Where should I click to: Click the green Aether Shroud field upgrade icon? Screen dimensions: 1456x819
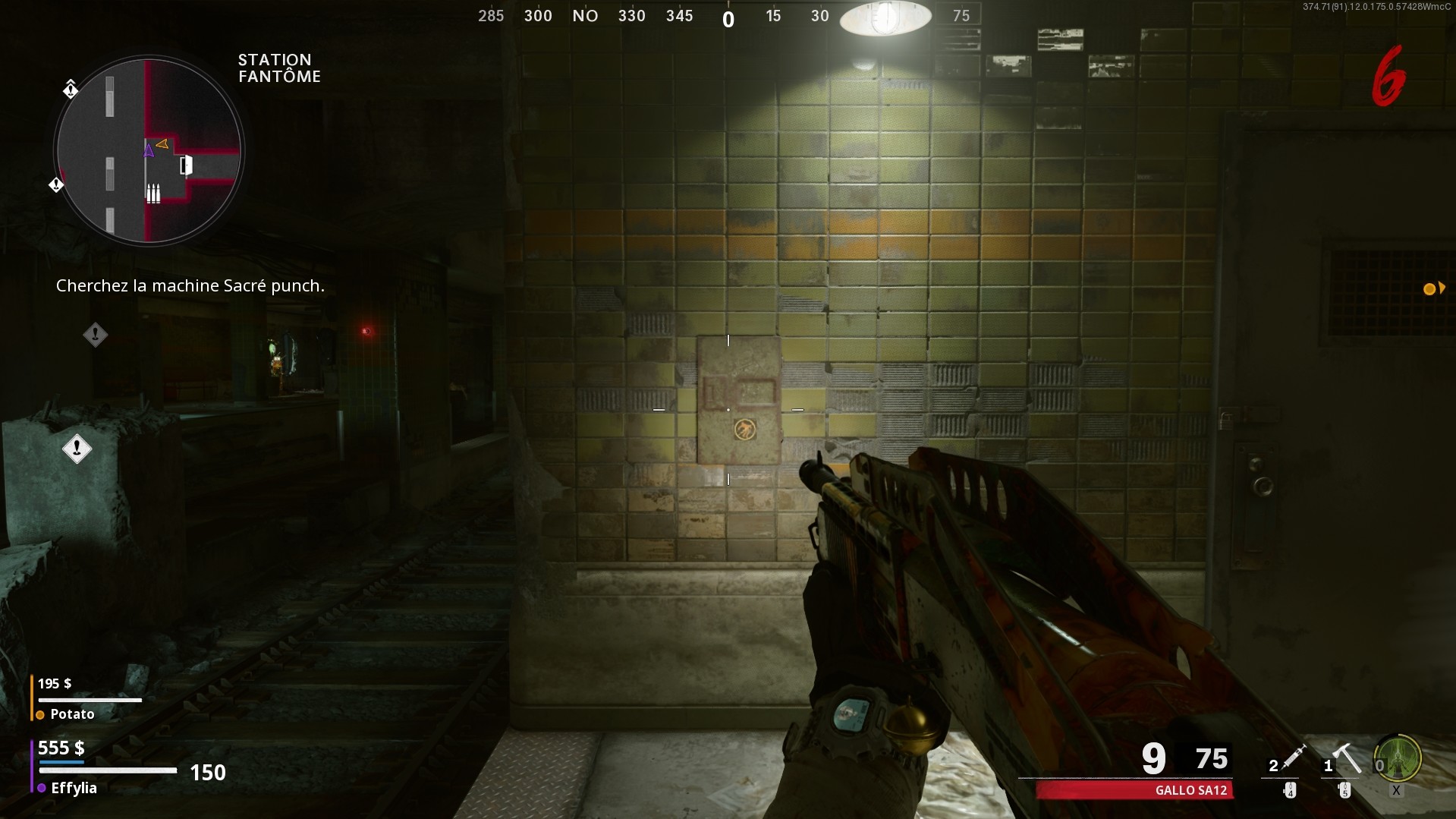coord(1398,758)
